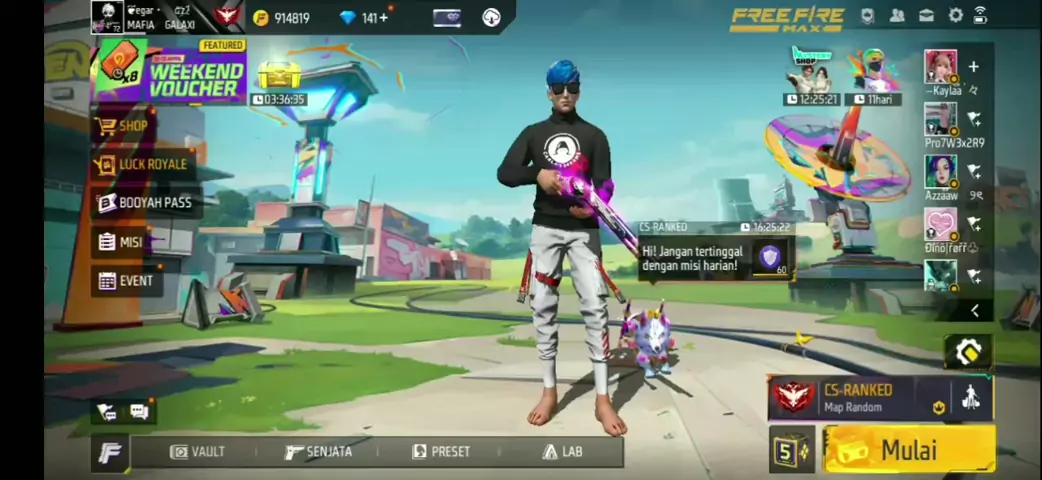Invite Kaylaa using the plus icon
This screenshot has height=480, width=1042.
[973, 67]
